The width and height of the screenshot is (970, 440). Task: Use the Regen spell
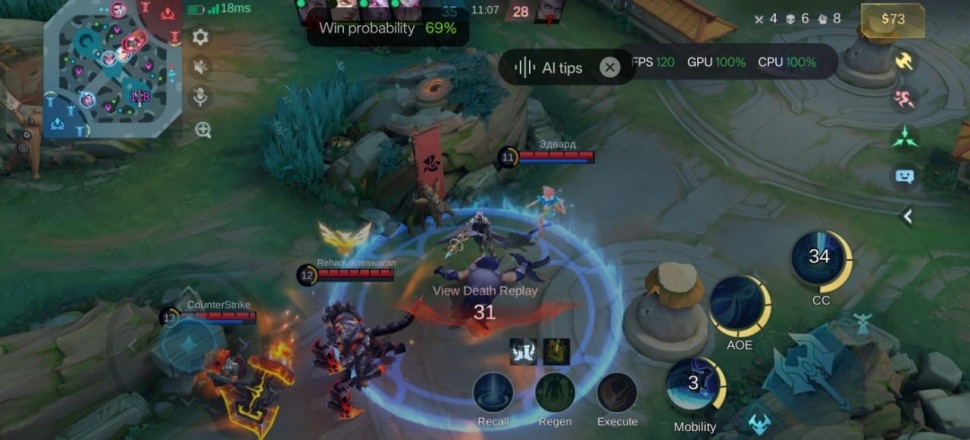[555, 393]
